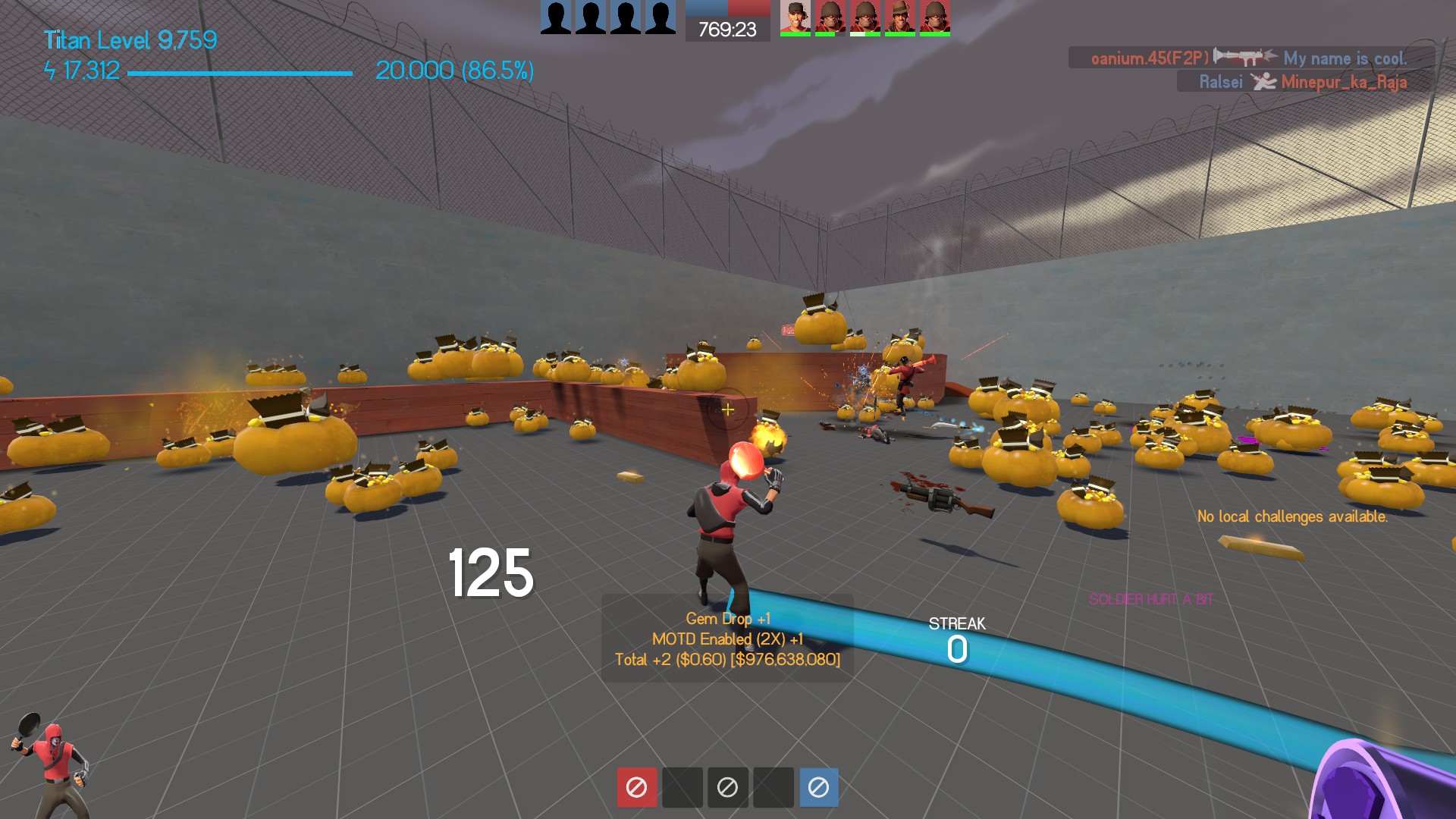Viewport: 1456px width, 819px height.
Task: Select the first red team player portrait
Action: [795, 17]
